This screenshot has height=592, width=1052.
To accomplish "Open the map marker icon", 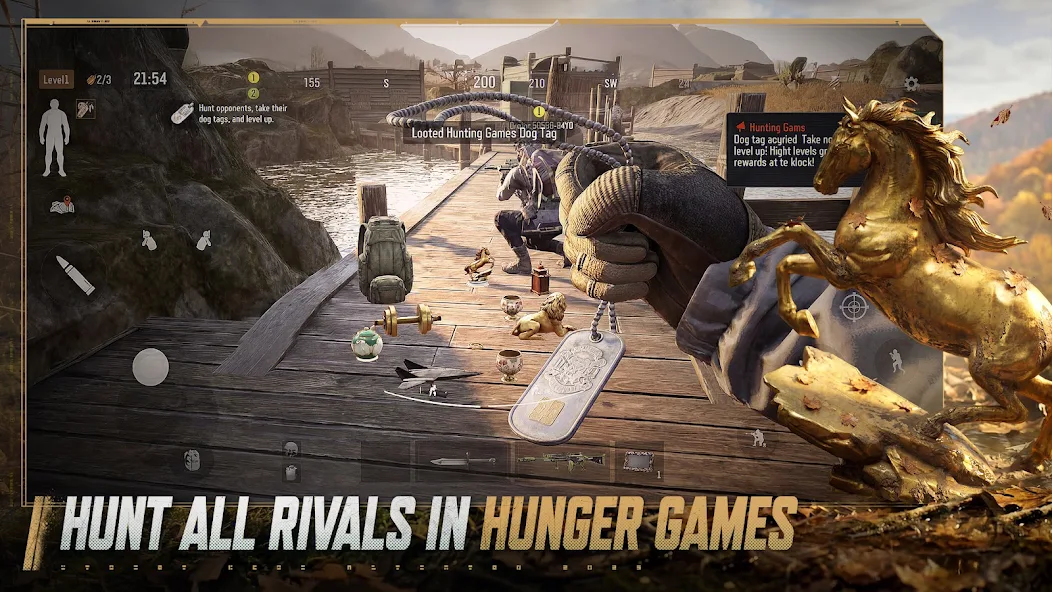I will 62,206.
